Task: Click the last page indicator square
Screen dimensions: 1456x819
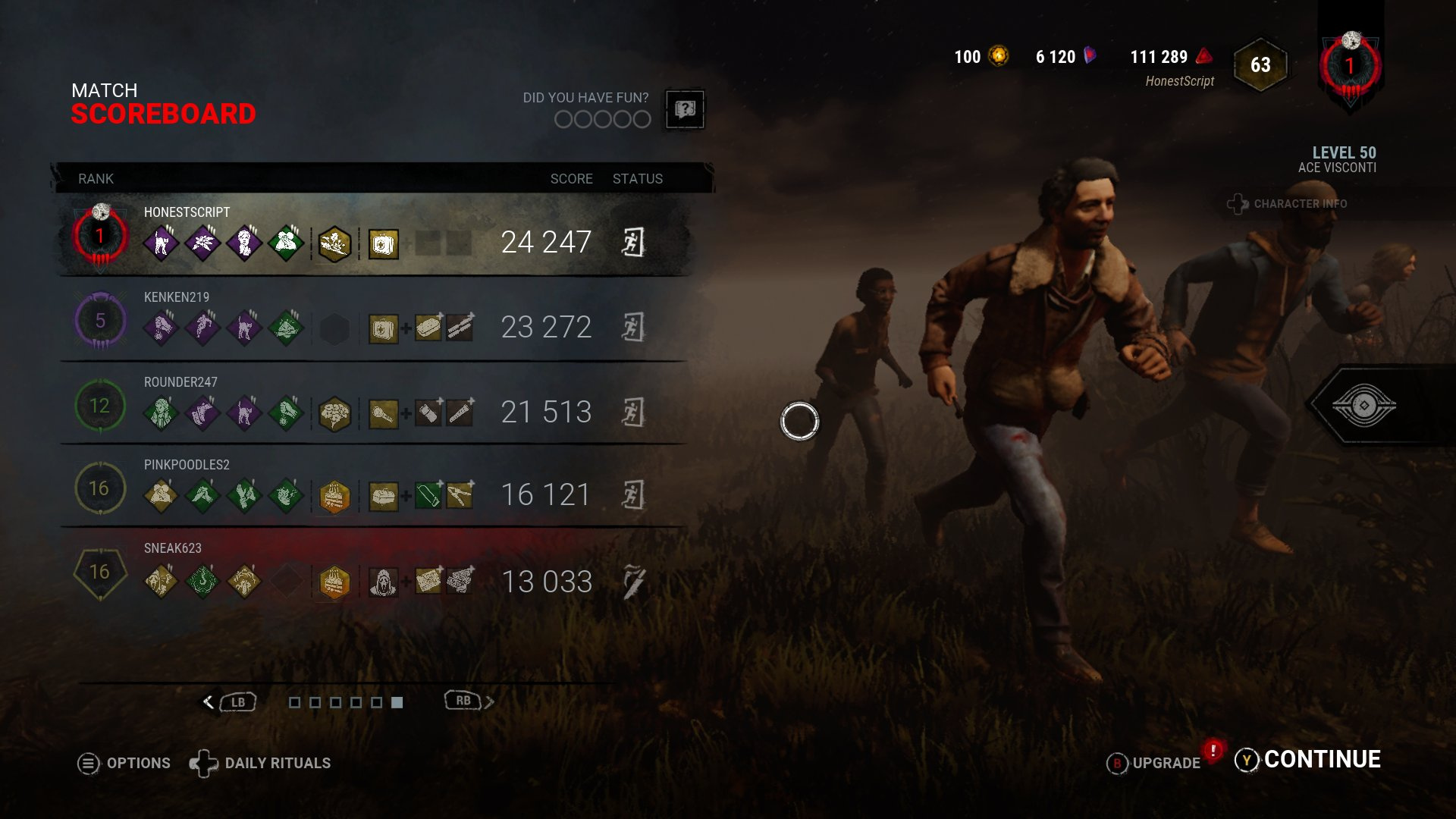Action: tap(397, 703)
